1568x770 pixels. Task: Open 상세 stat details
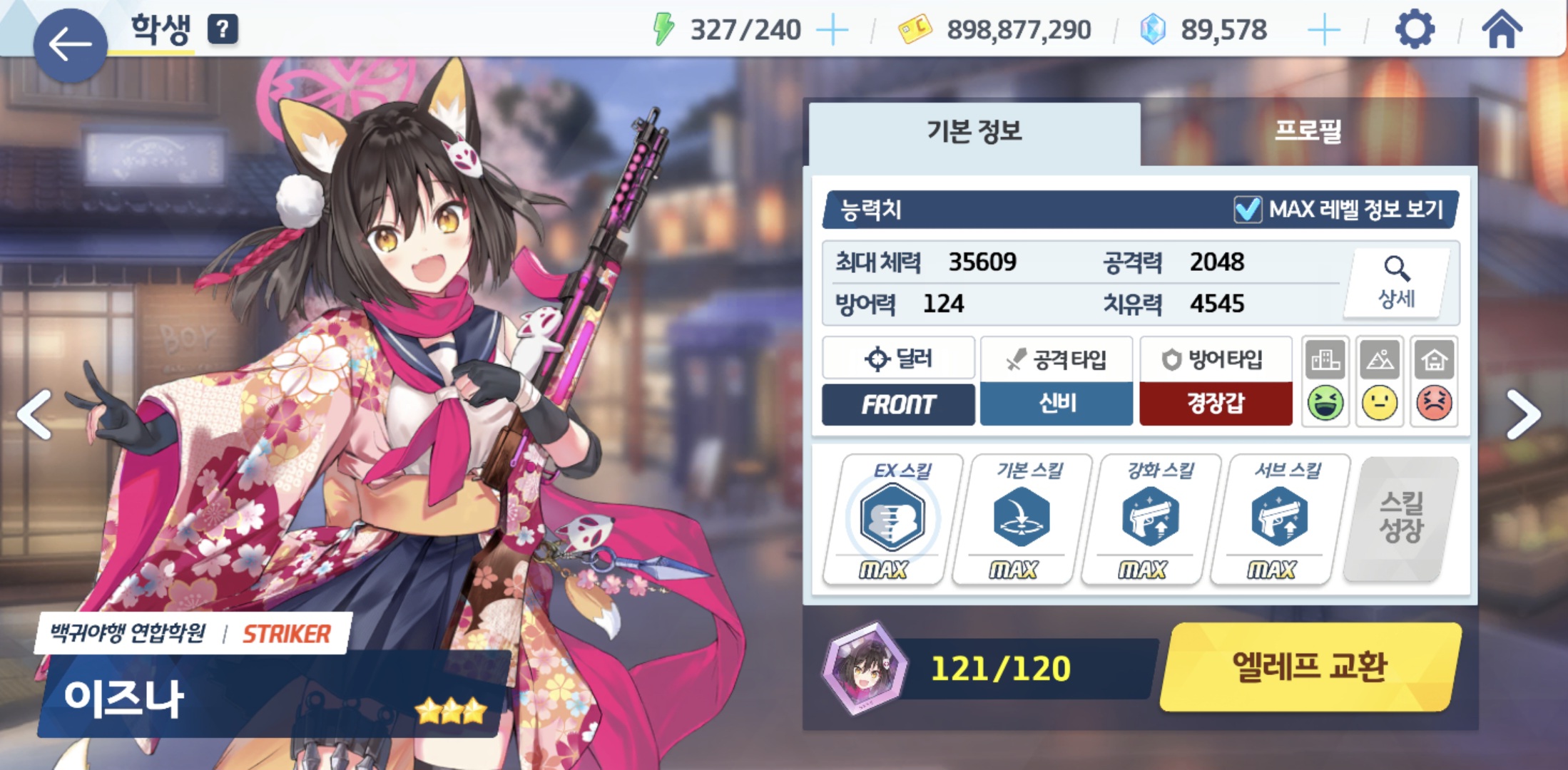pos(1396,283)
